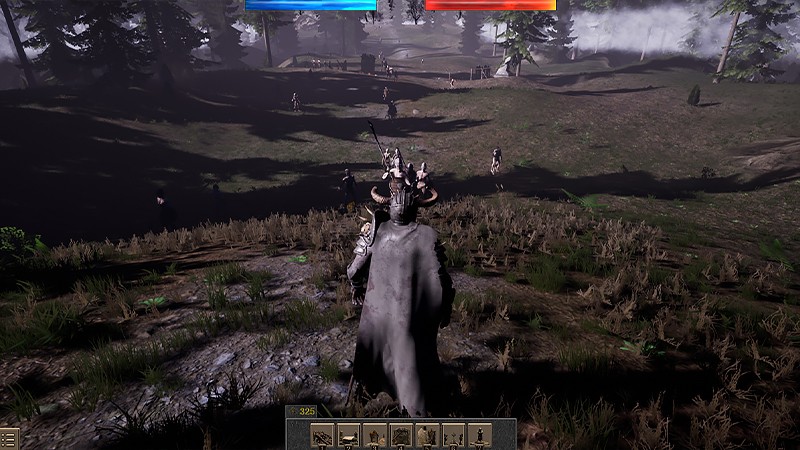Screen dimensions: 800x450
Task: Pick hotbar slot number 3
Action: [x=374, y=435]
